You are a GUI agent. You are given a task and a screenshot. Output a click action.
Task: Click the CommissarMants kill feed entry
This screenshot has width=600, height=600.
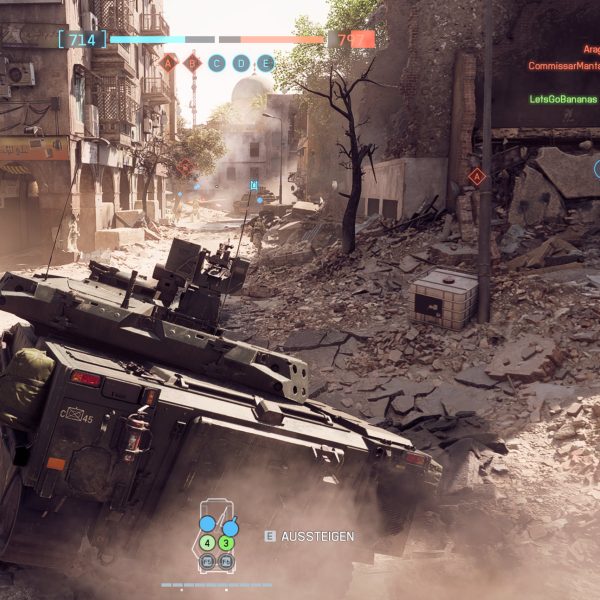coord(563,65)
